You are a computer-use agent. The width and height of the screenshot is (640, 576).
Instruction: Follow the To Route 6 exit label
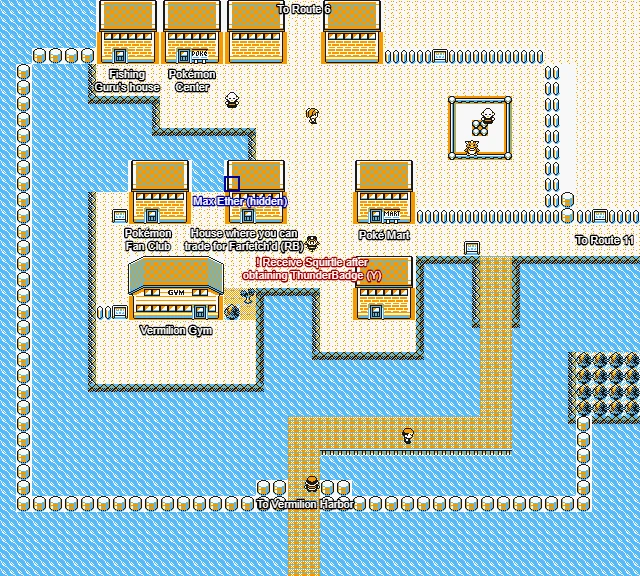click(303, 9)
